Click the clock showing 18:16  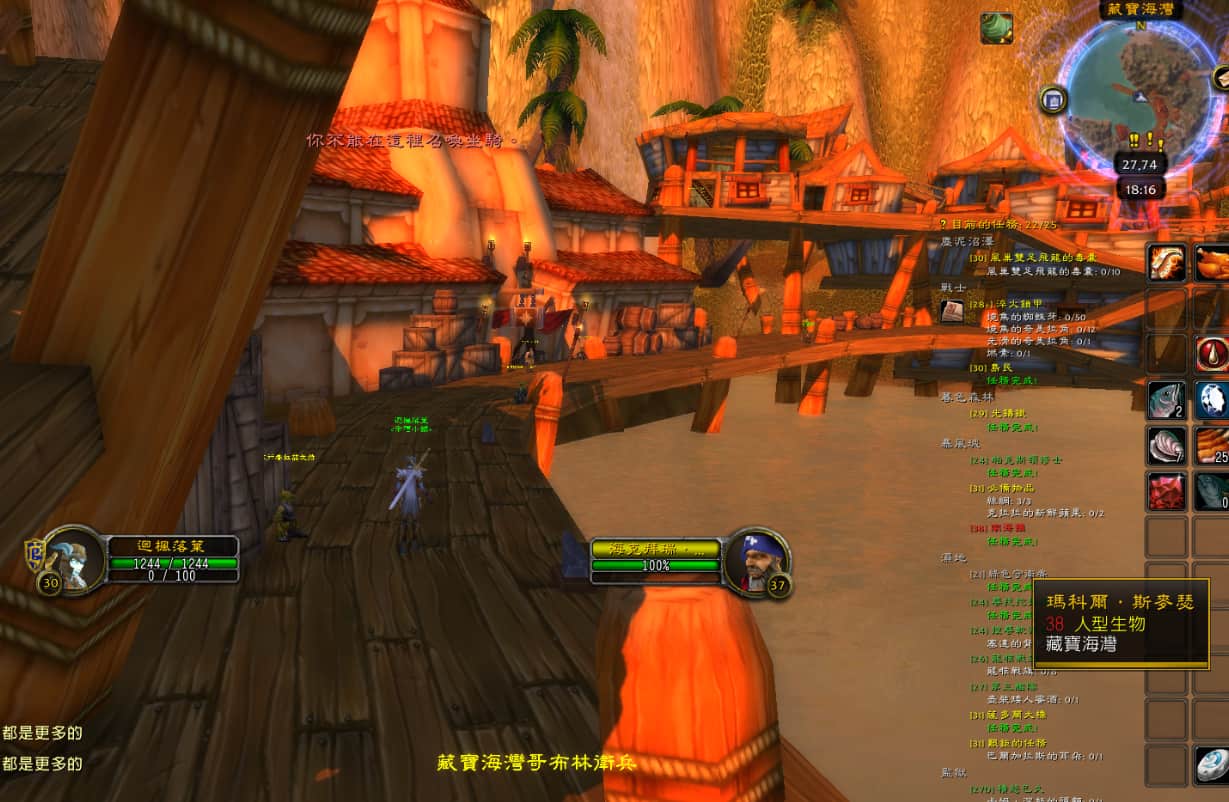pyautogui.click(x=1139, y=189)
